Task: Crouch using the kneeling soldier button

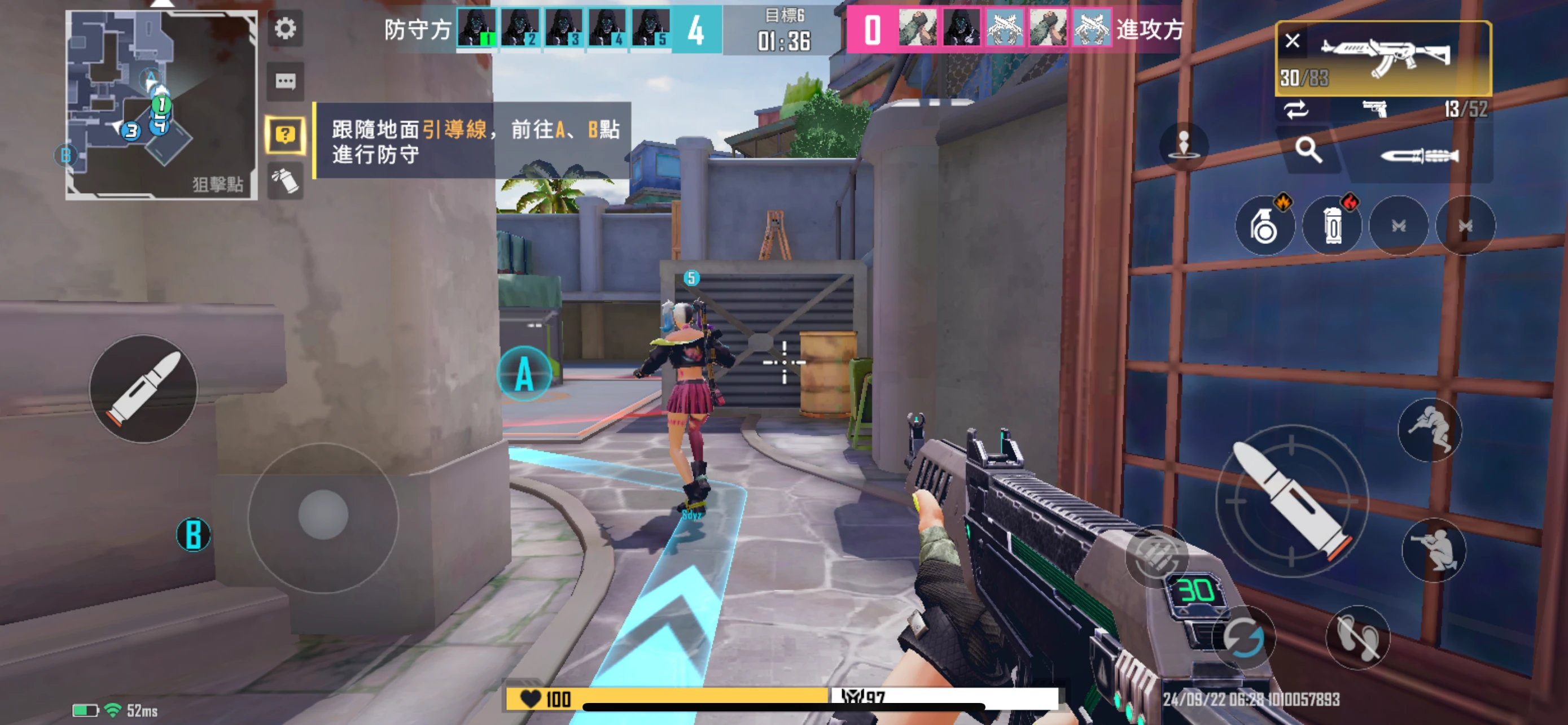Action: [1434, 550]
